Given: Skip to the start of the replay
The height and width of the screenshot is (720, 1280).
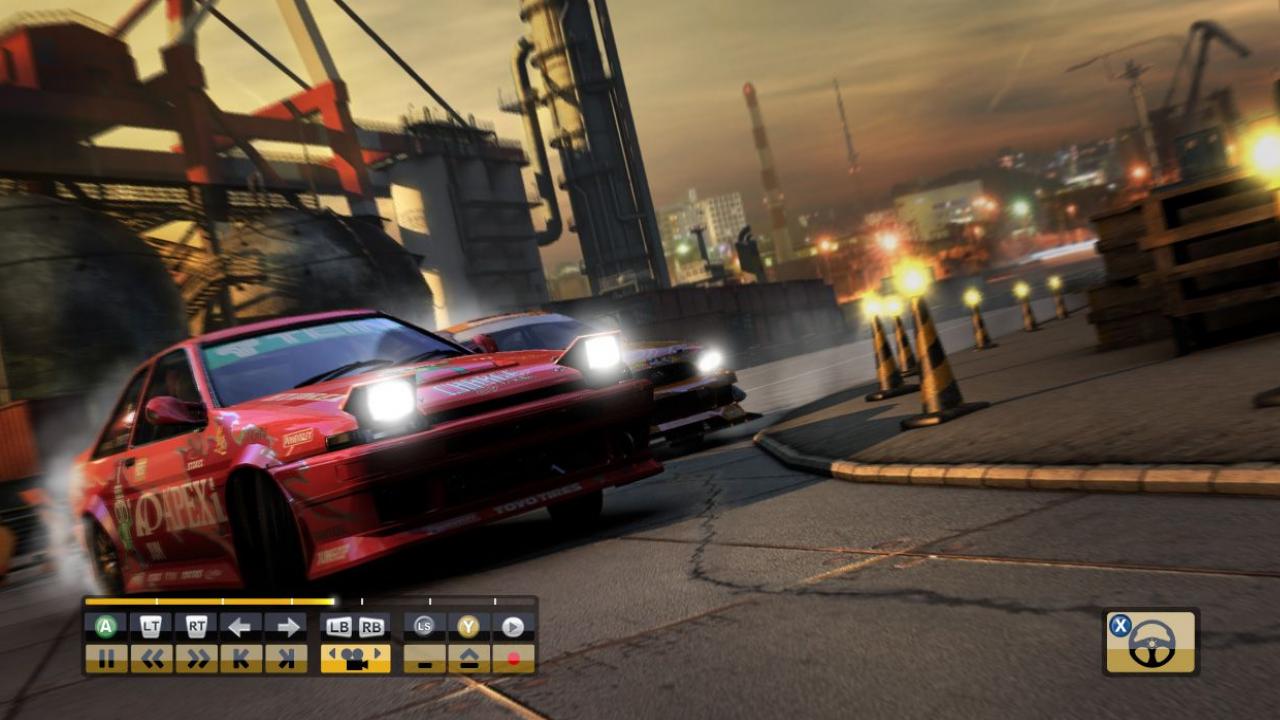Looking at the screenshot, I should (x=243, y=658).
